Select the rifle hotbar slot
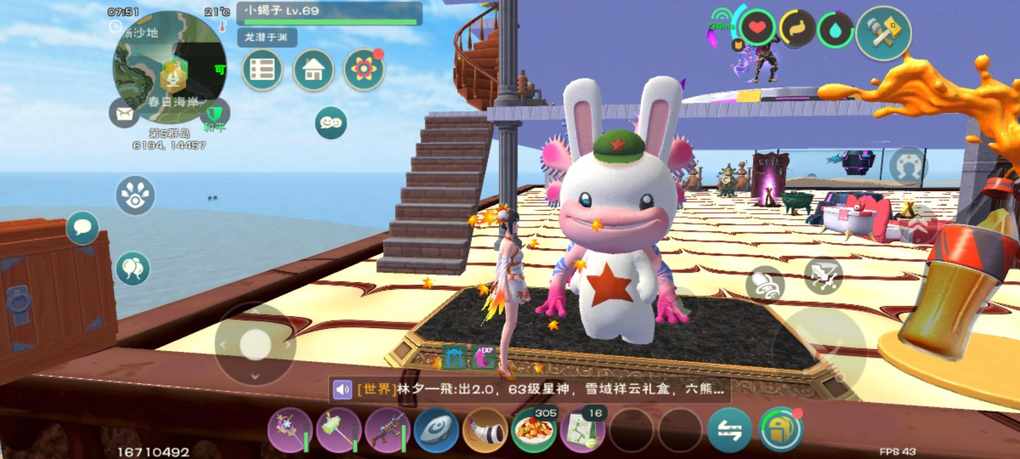 click(387, 430)
